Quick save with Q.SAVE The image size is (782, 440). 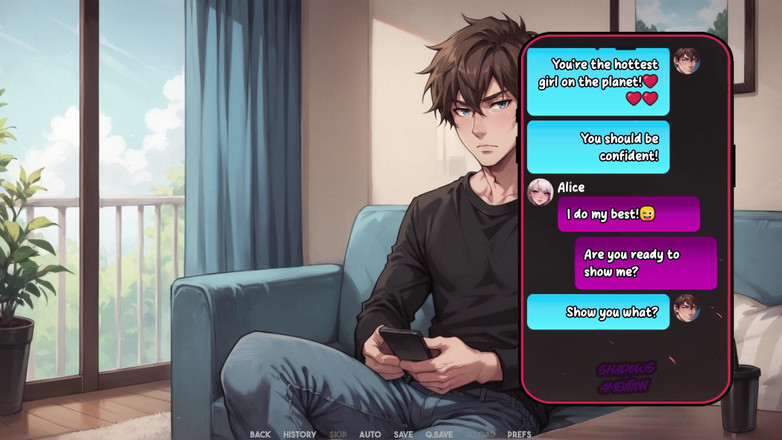coord(439,434)
